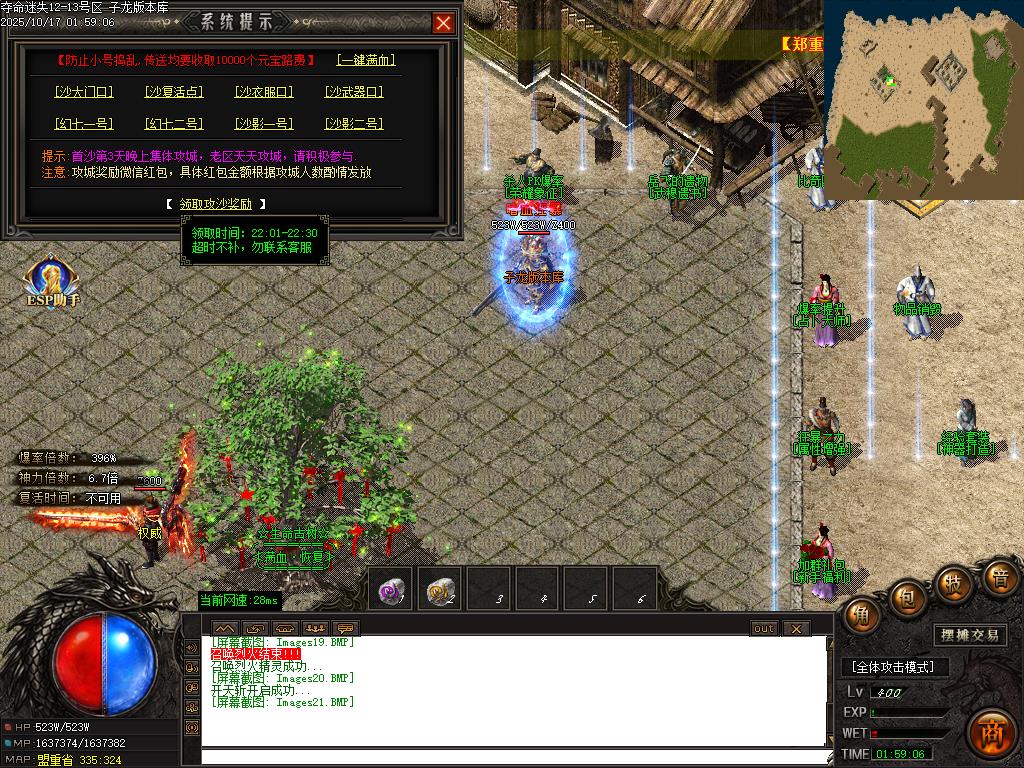Choose the 幻十一号 destination
The height and width of the screenshot is (768, 1024).
(x=84, y=124)
